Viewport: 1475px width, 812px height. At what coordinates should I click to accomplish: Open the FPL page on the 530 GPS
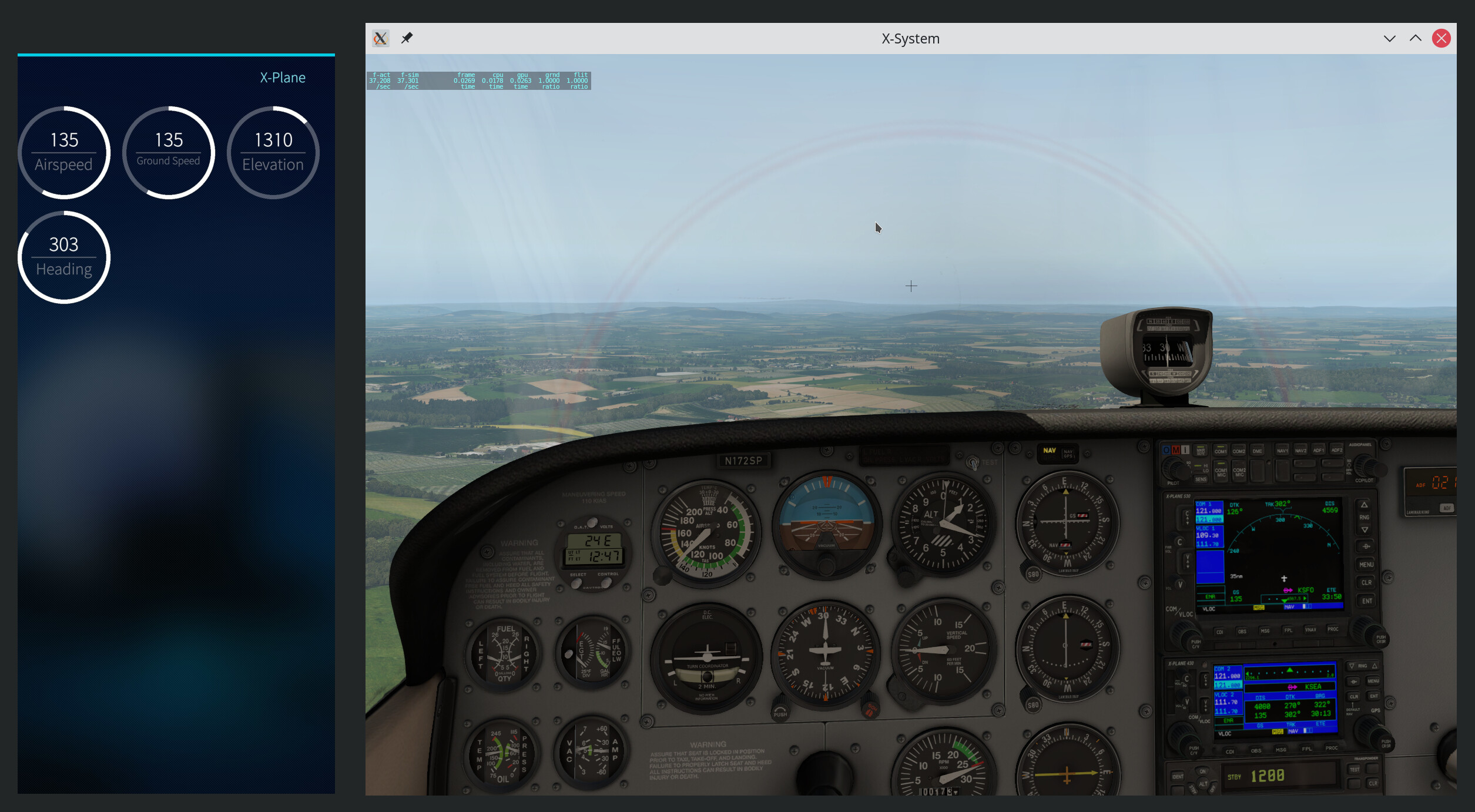1288,630
